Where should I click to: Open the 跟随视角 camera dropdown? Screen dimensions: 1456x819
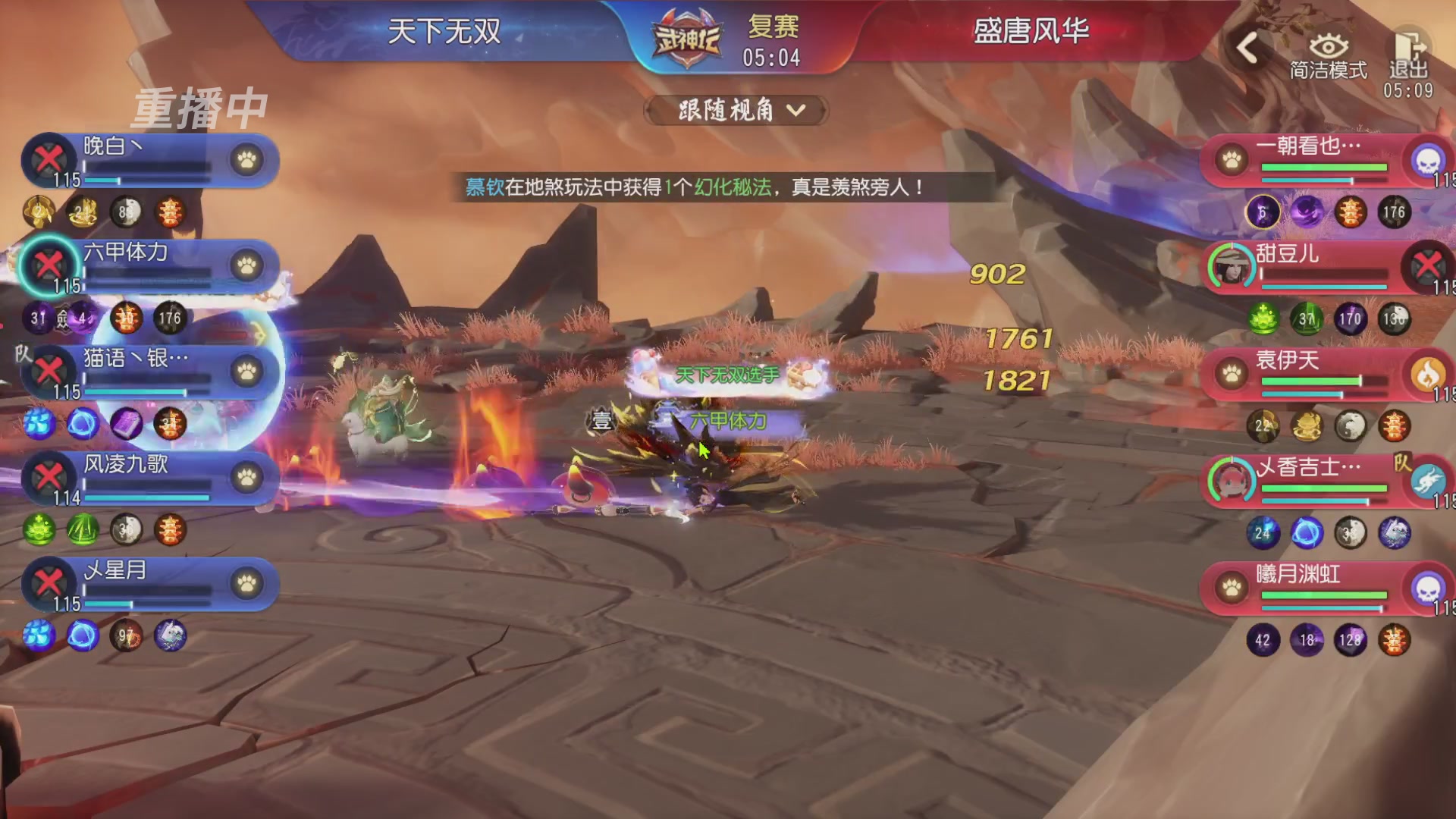[734, 110]
